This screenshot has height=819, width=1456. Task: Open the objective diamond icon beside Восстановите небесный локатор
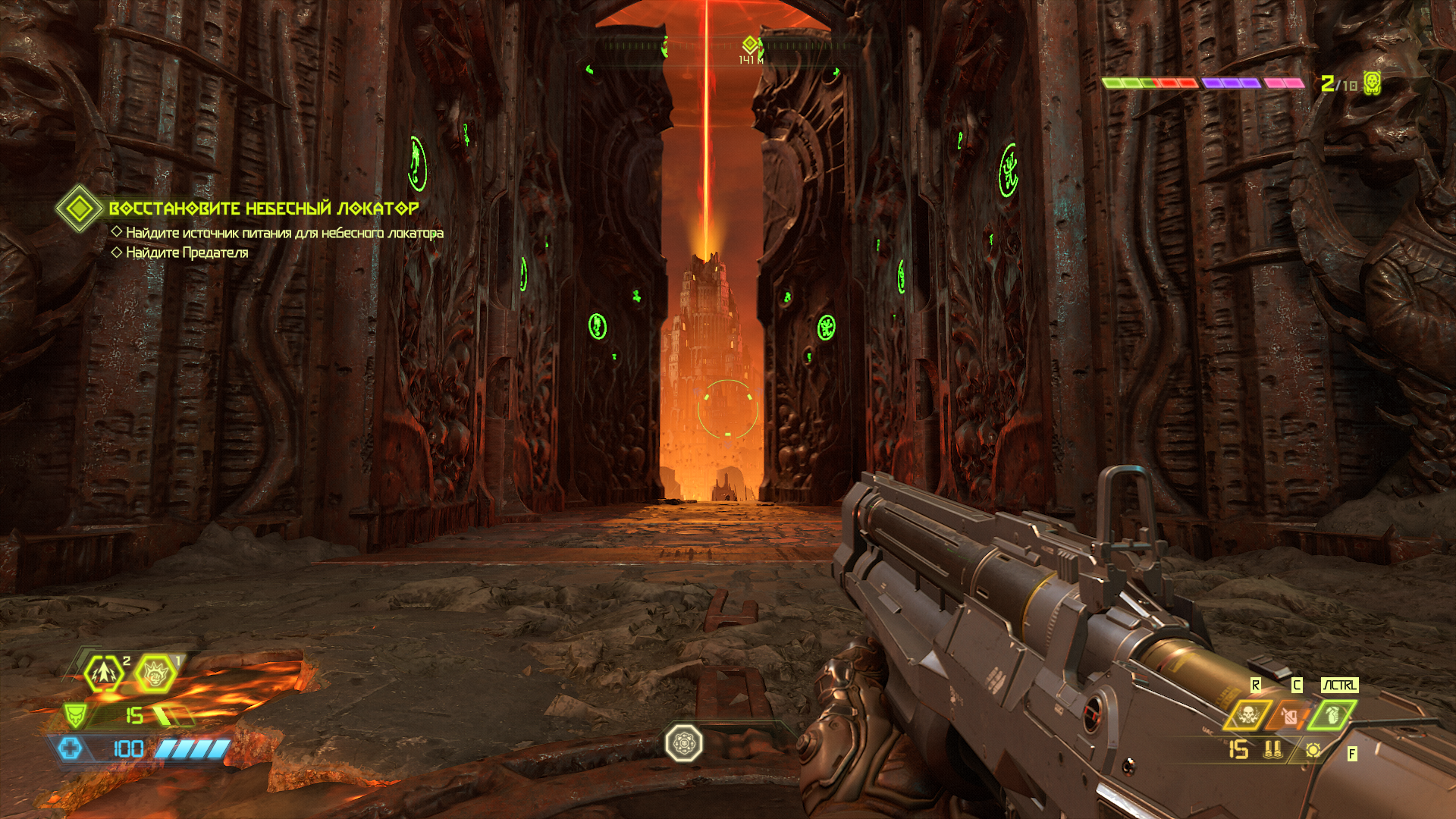[x=79, y=208]
